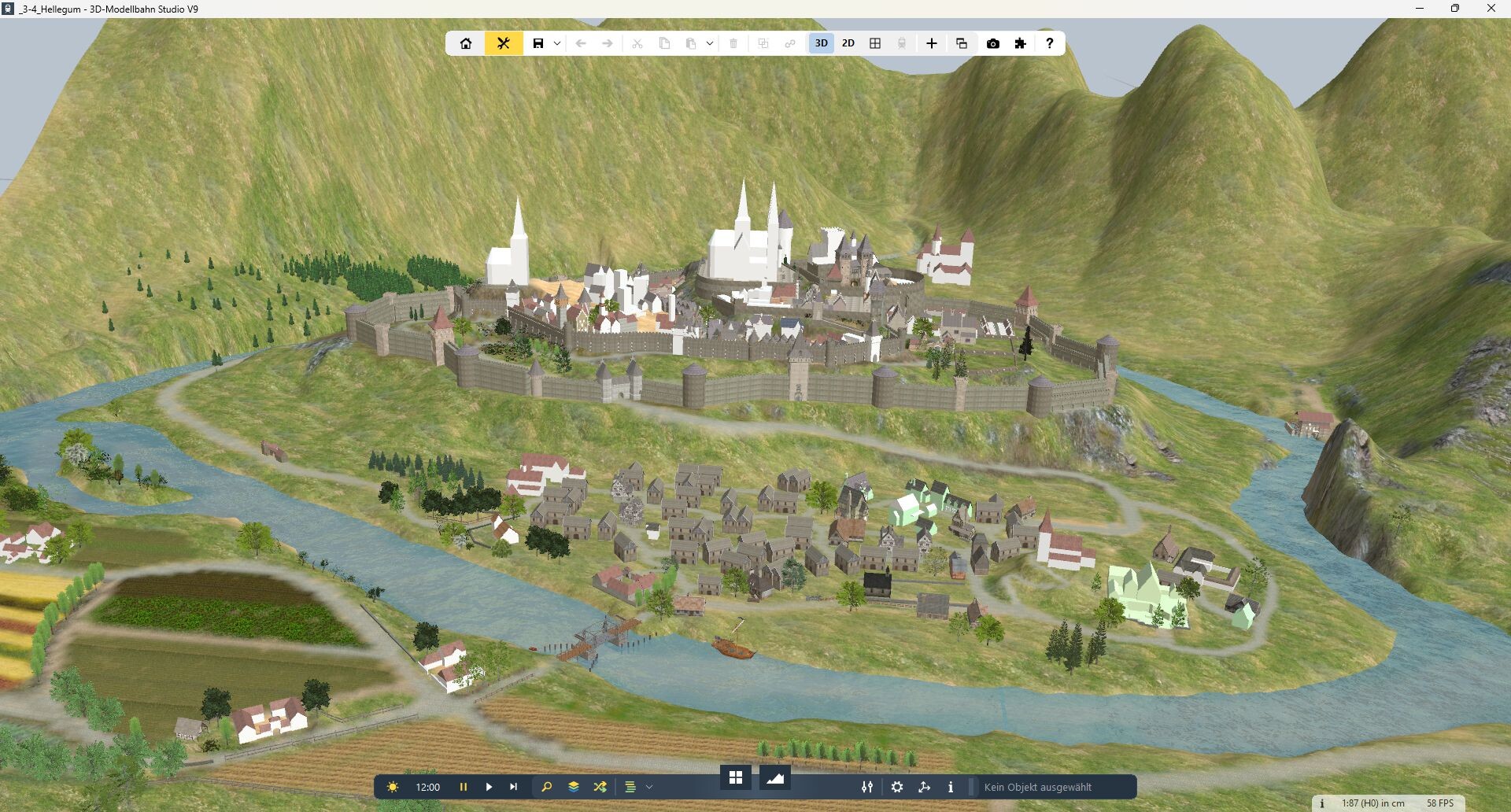Screen dimensions: 1511x812
Task: Open the magnifier search tool
Action: [x=547, y=787]
